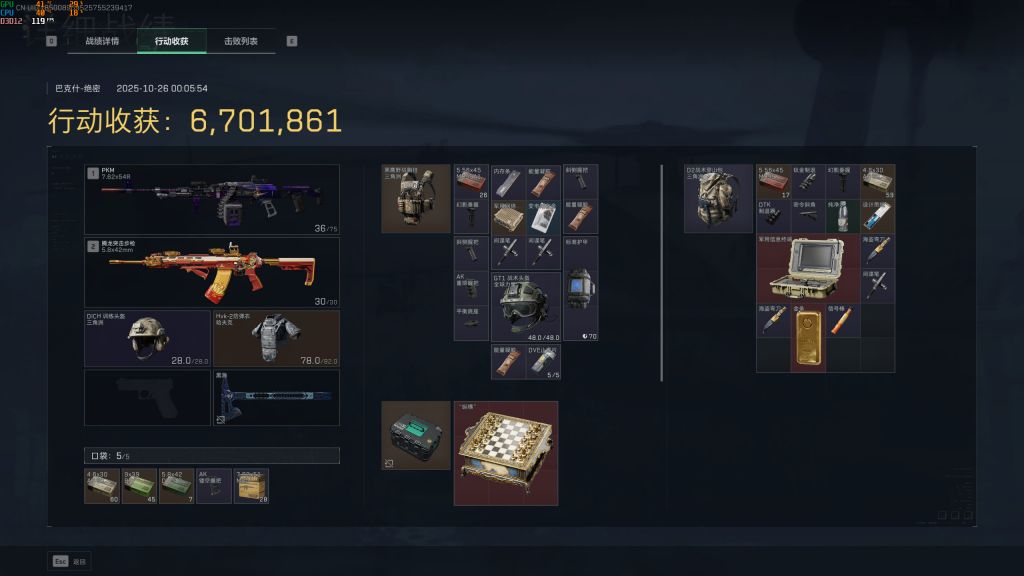Inspect the military information terminal item
This screenshot has width=1024, height=576.
[806, 267]
